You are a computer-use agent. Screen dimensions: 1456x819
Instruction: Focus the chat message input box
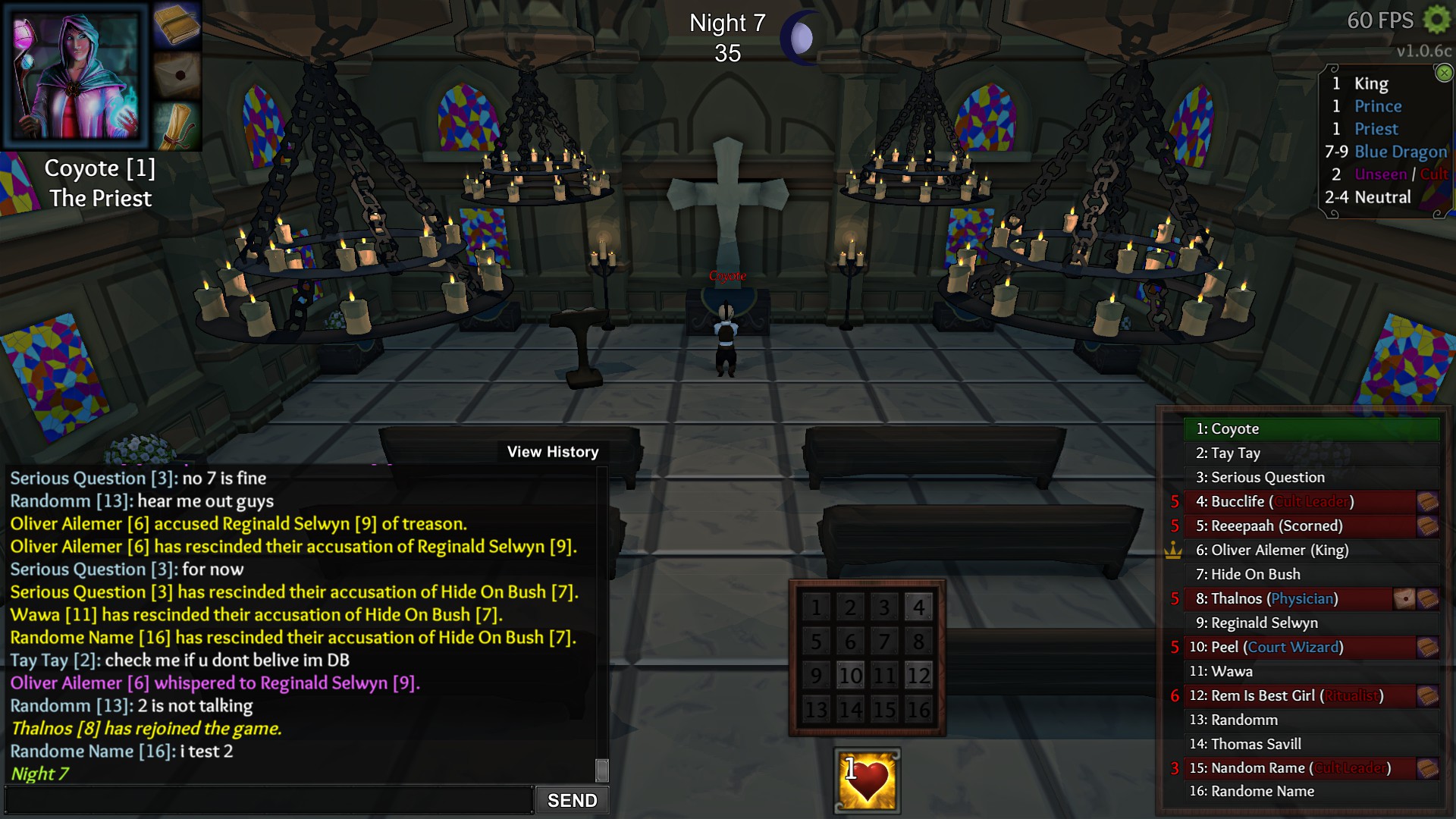tap(269, 800)
